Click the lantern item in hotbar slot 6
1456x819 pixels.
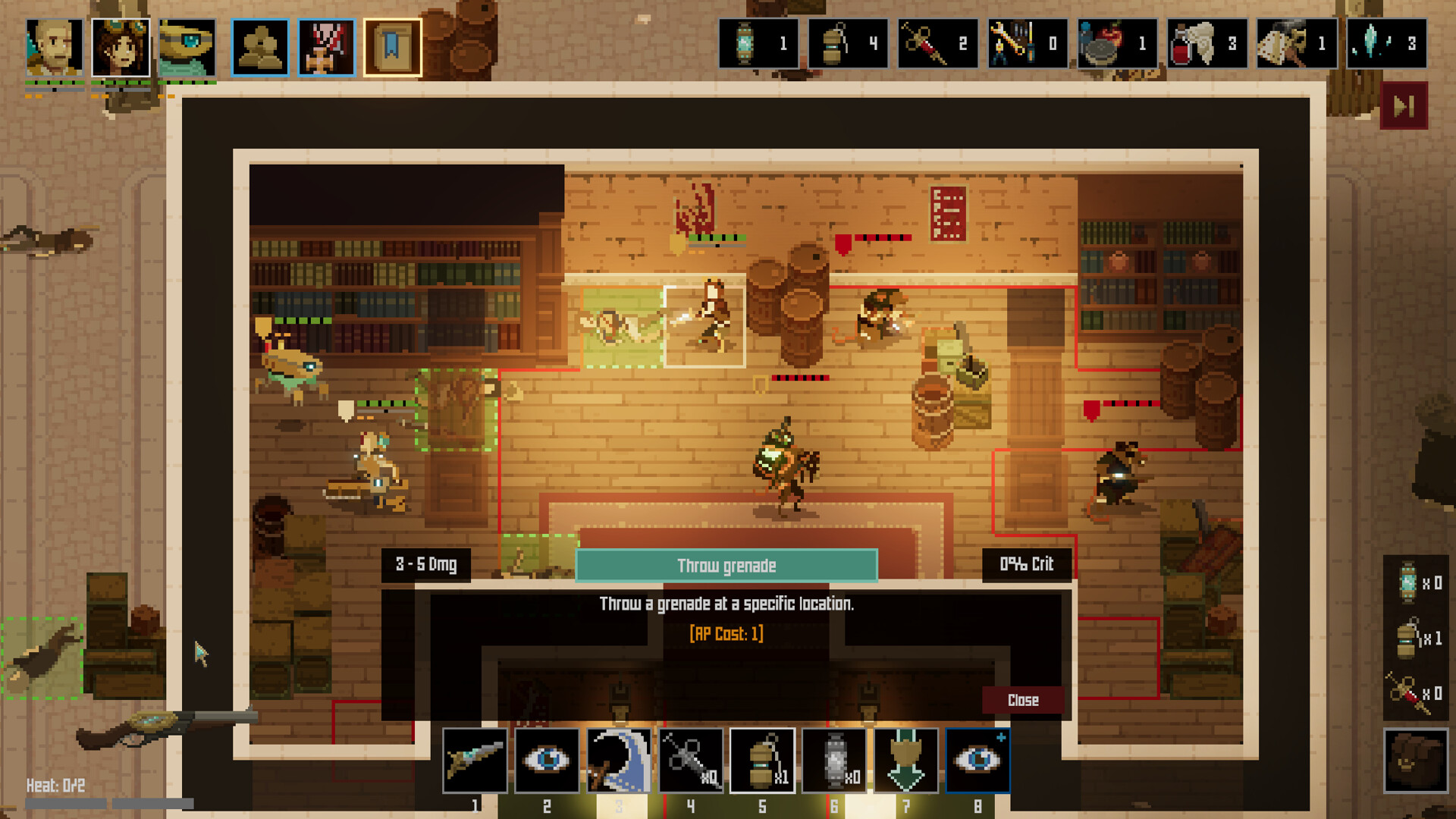pyautogui.click(x=833, y=760)
